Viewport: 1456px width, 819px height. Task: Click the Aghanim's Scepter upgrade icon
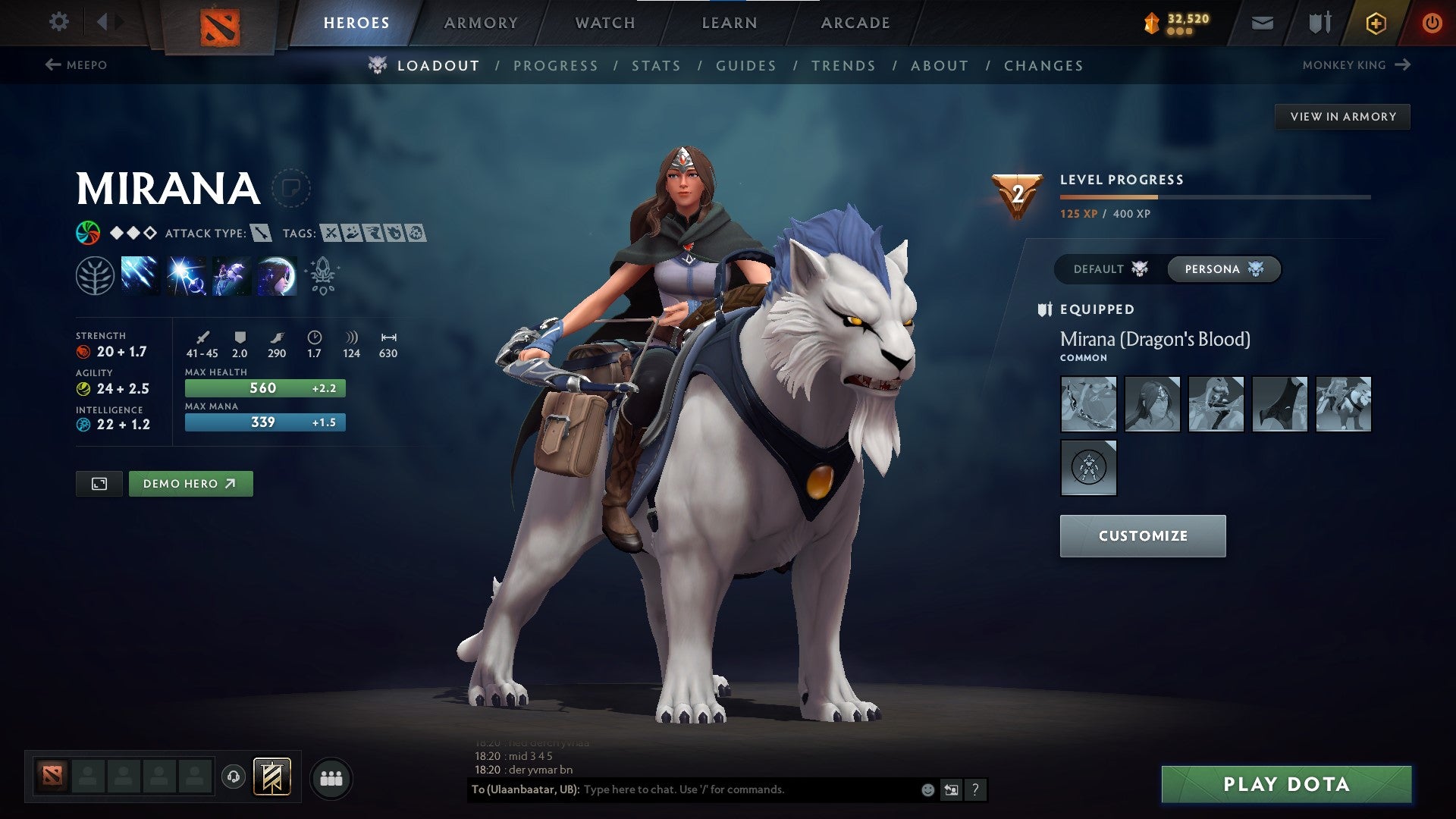click(x=322, y=277)
